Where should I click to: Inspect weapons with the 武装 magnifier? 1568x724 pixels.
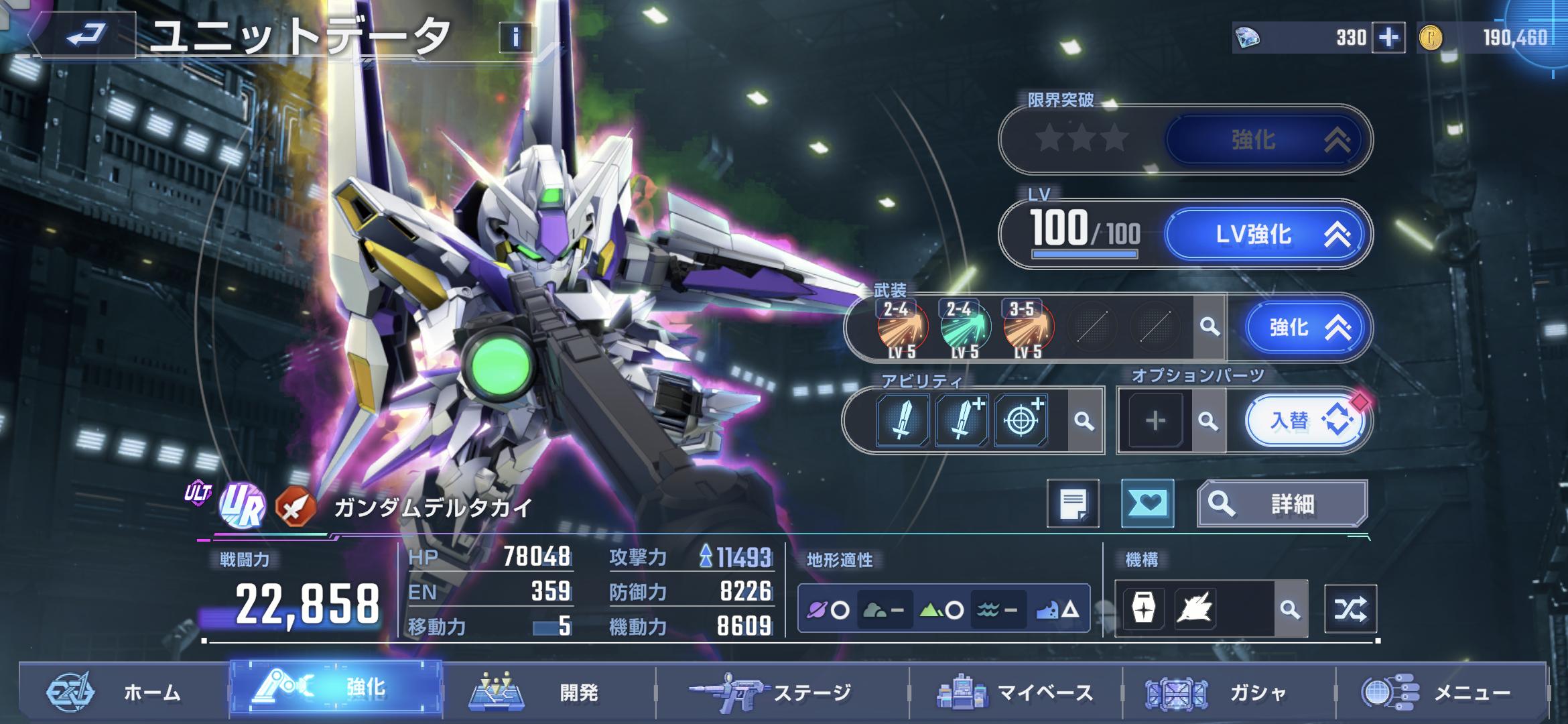(1210, 327)
